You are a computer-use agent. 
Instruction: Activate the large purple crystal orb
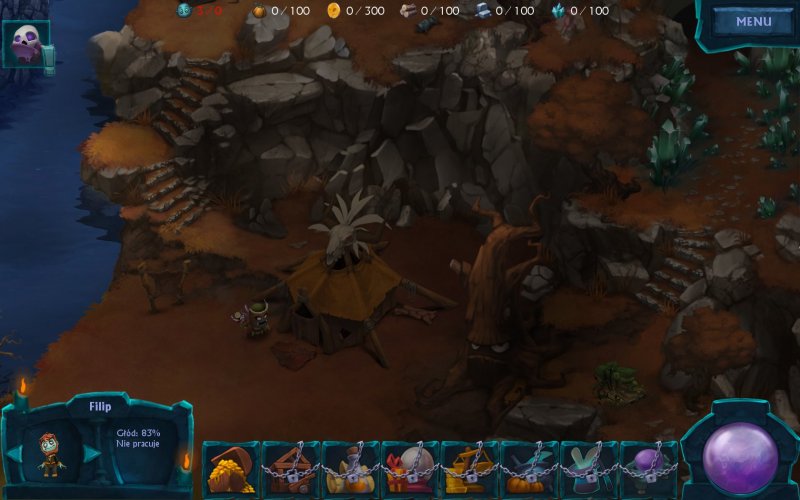(x=740, y=456)
